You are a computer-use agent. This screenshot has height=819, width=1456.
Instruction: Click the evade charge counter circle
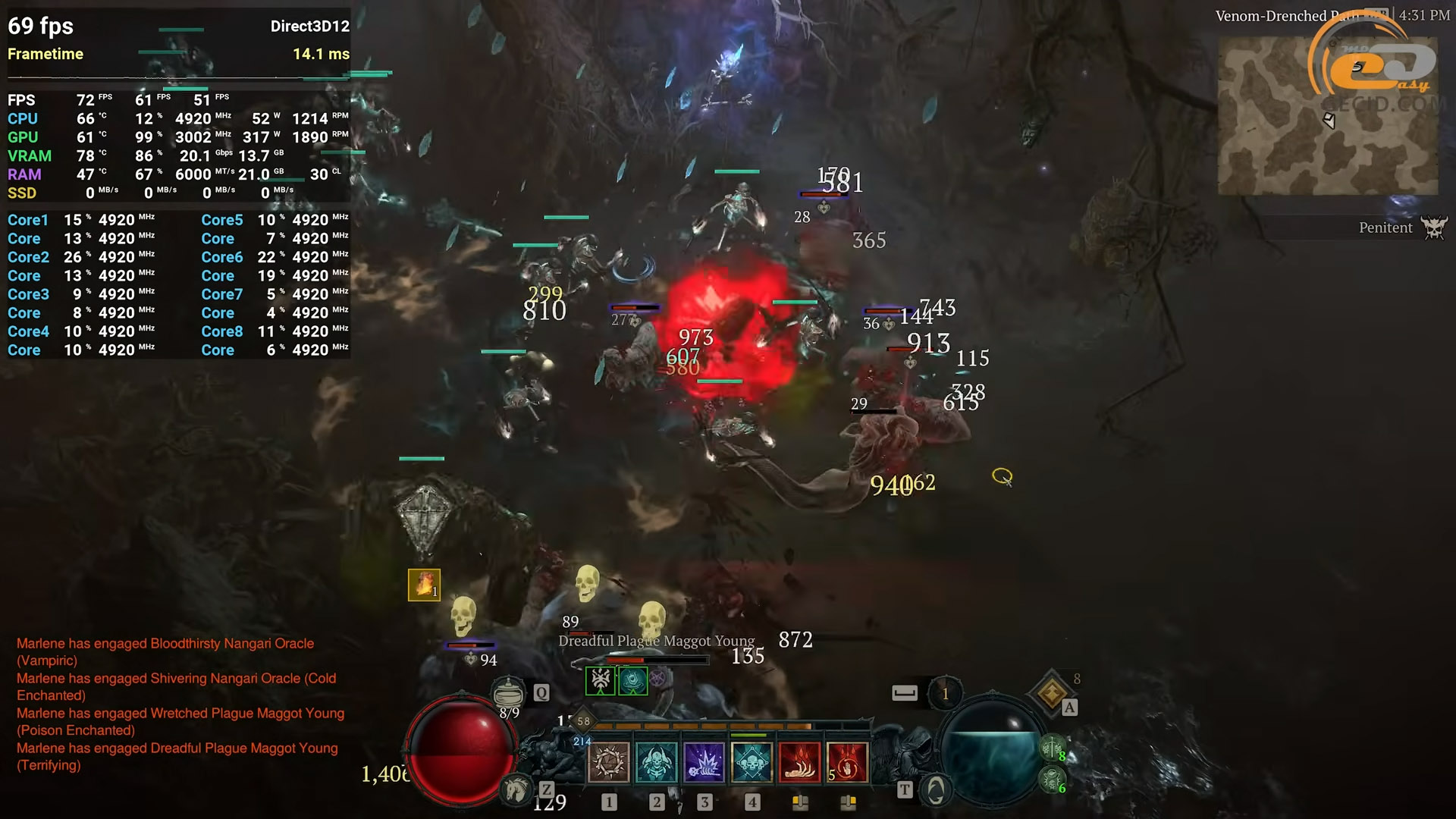[x=945, y=693]
